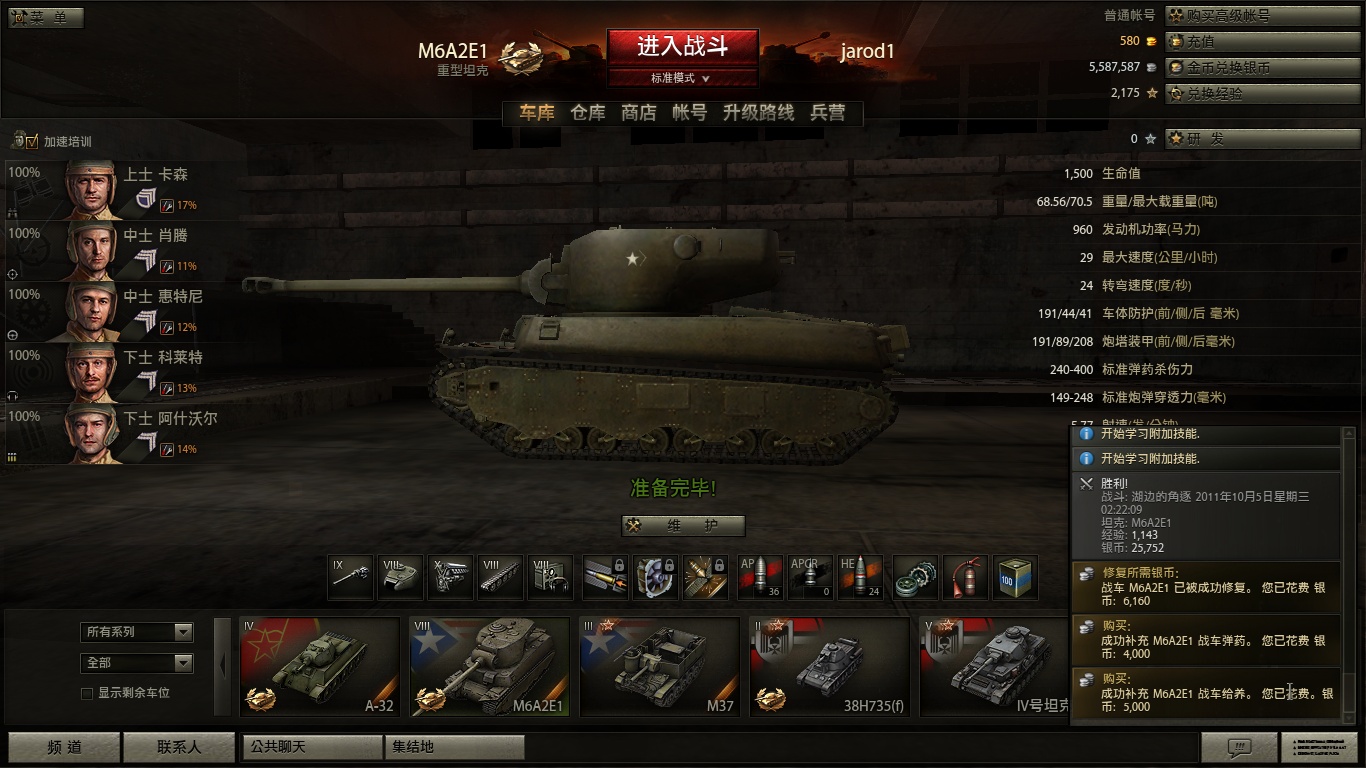Open the 联系人 contacts button
Image resolution: width=1366 pixels, height=768 pixels.
[179, 747]
